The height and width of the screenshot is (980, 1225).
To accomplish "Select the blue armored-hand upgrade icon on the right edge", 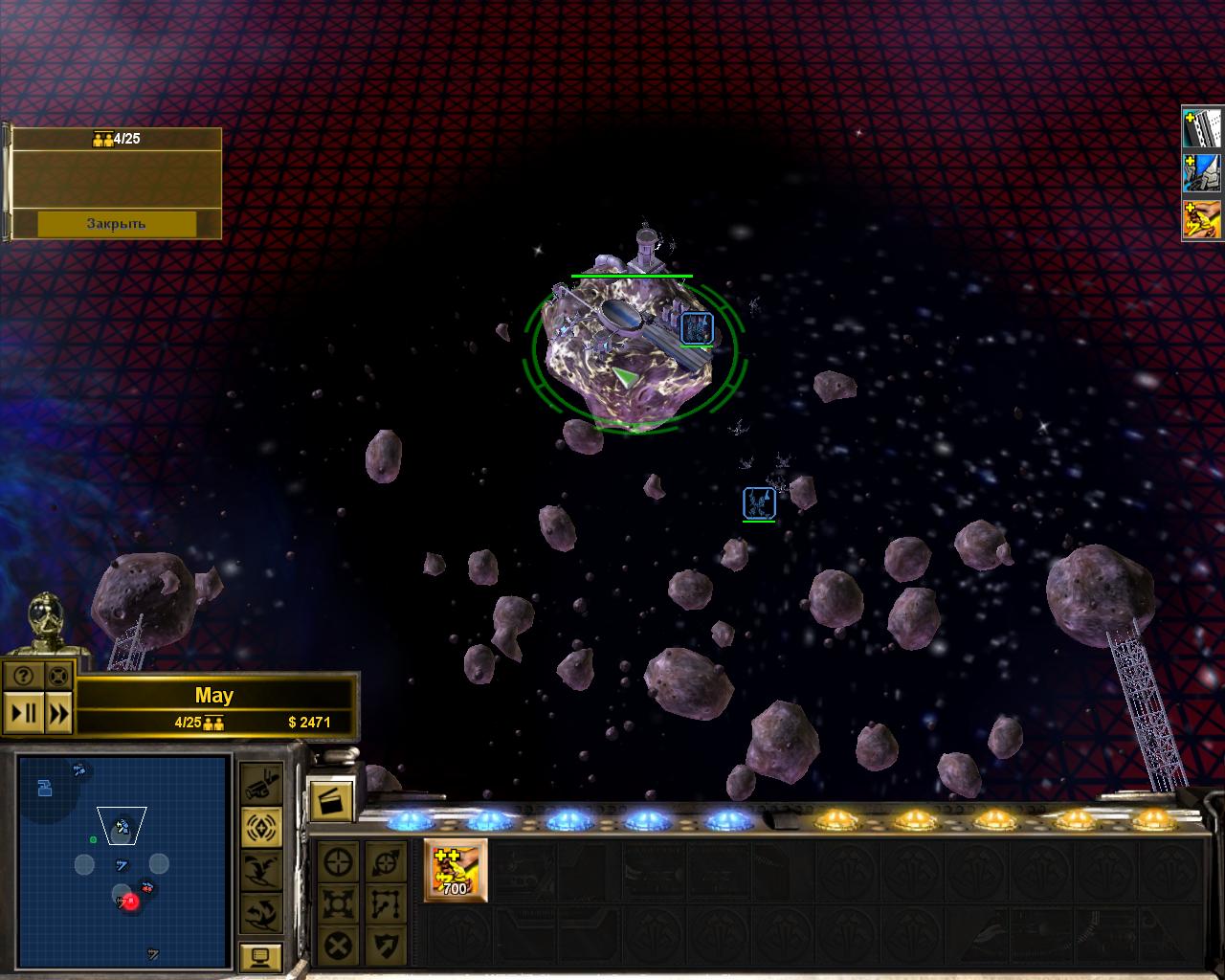I will coord(1203,174).
